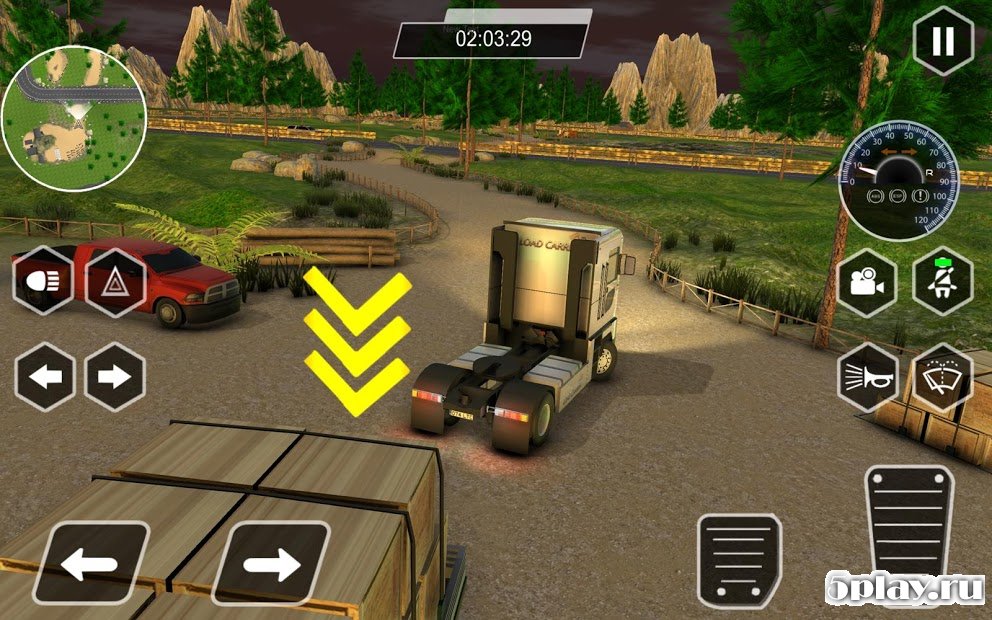Viewport: 992px width, 620px height.
Task: Fasten the seatbelt using the seatbelt icon
Action: [943, 281]
